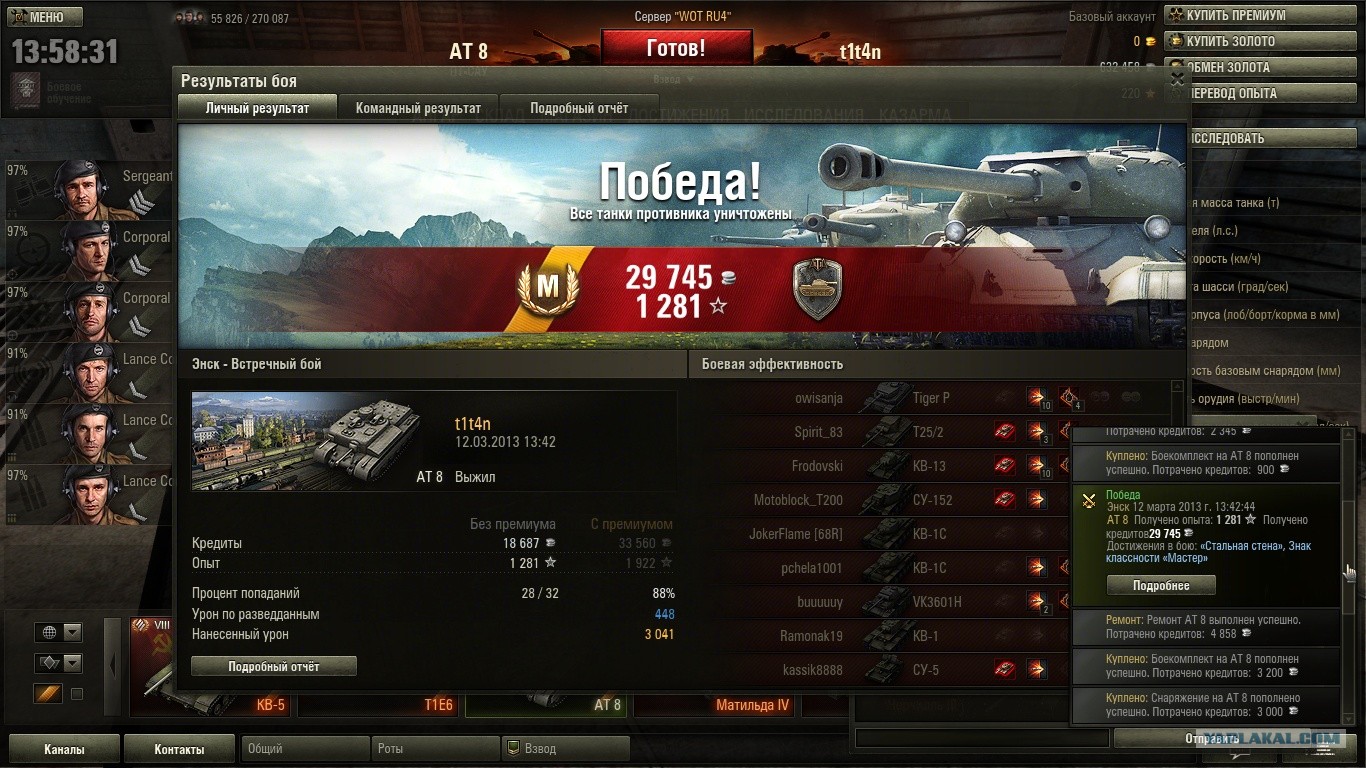
Task: Click the Отправить send button
Action: 1211,738
